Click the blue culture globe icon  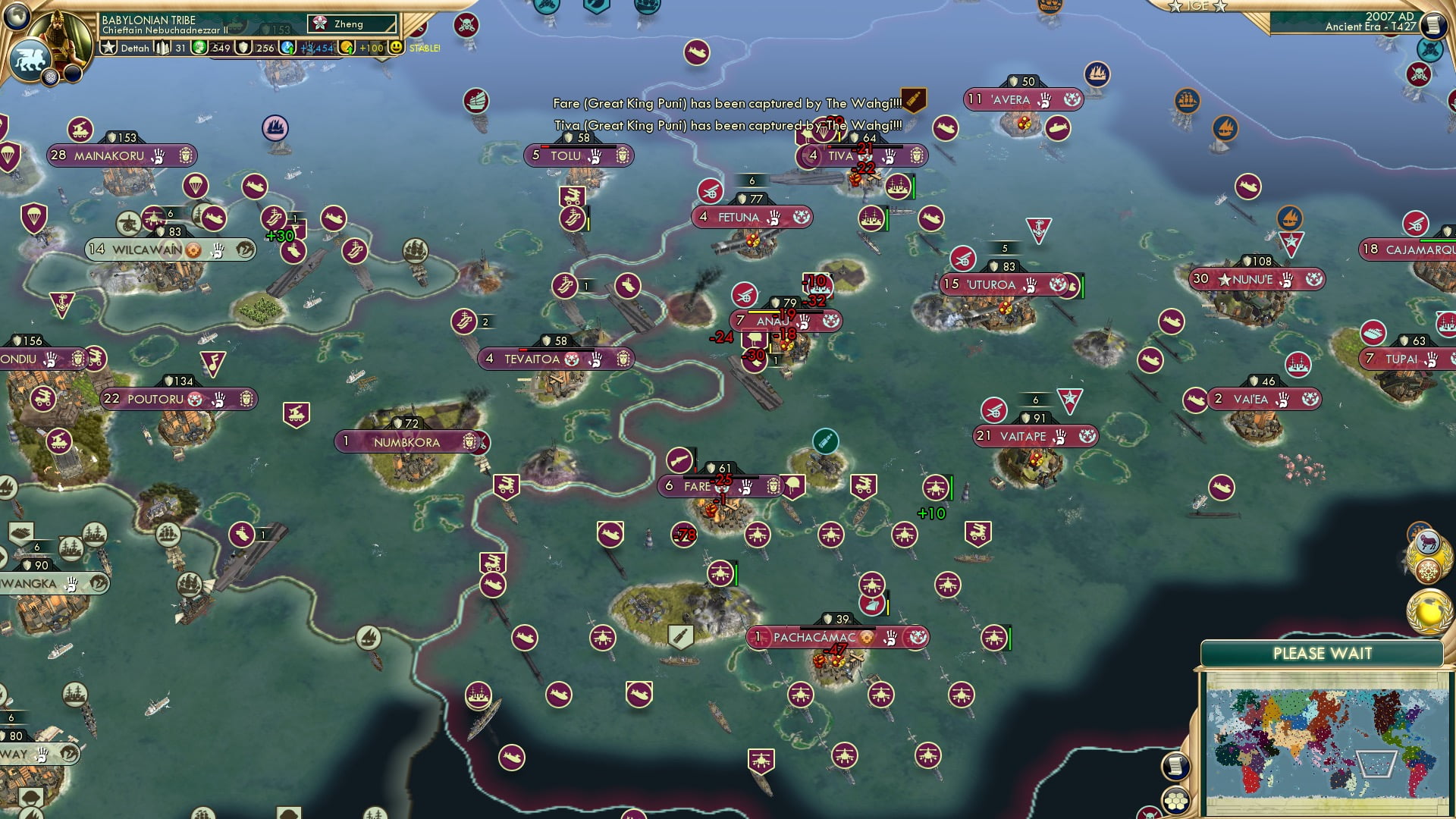(287, 48)
